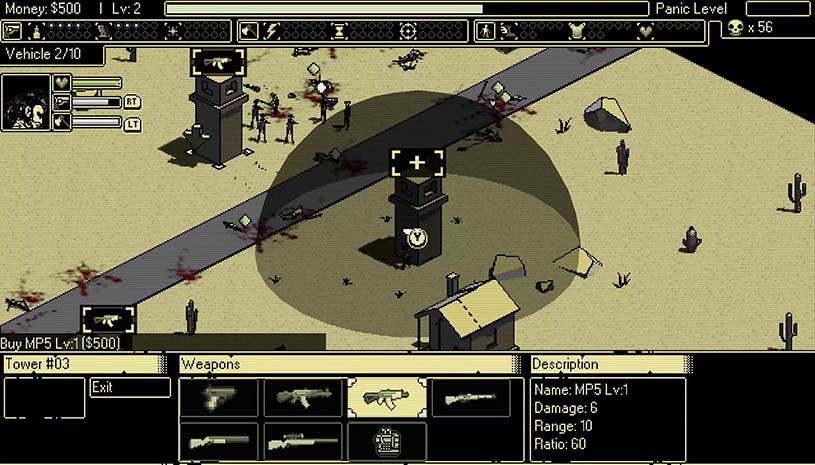The image size is (815, 465).
Task: Select the pistol weapon slot
Action: (219, 398)
